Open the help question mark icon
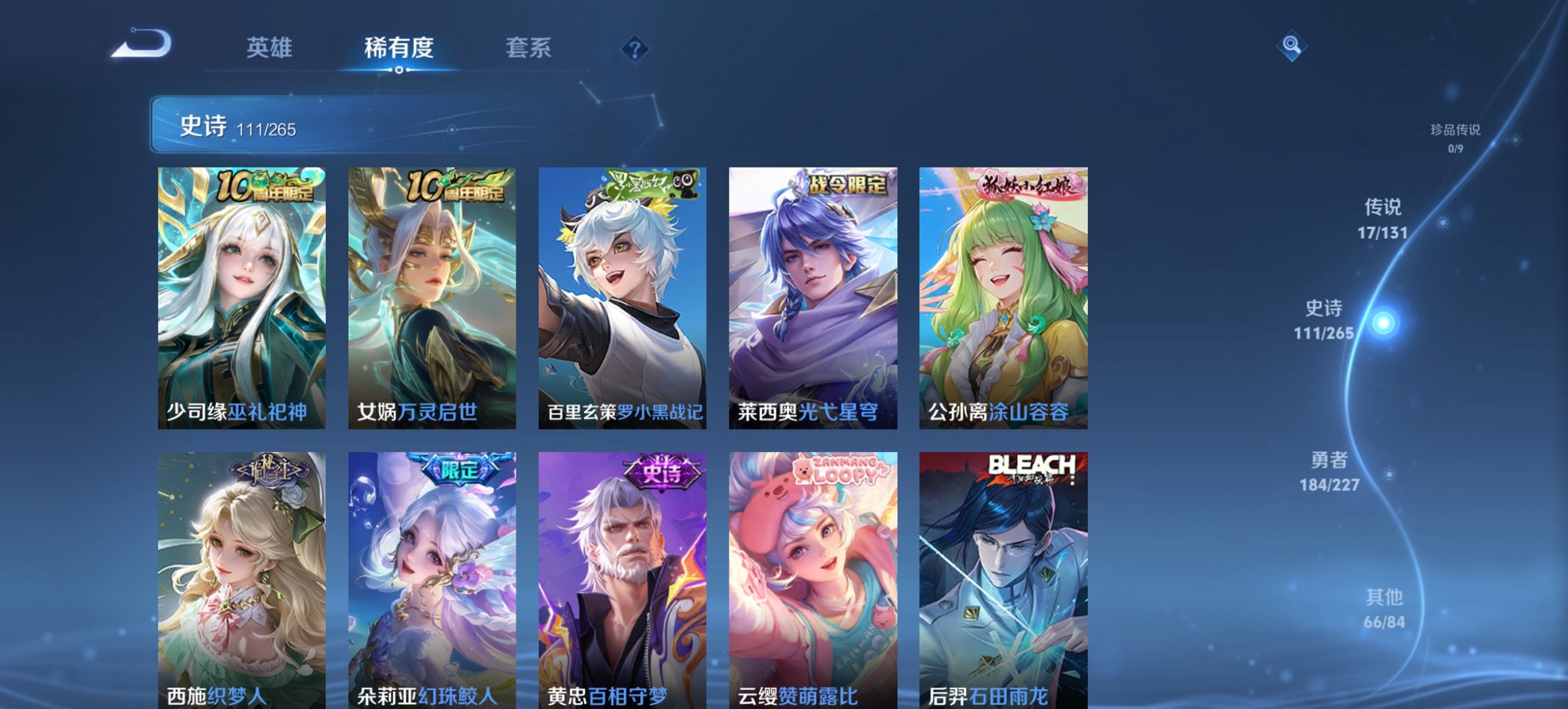The height and width of the screenshot is (709, 1568). pyautogui.click(x=635, y=48)
